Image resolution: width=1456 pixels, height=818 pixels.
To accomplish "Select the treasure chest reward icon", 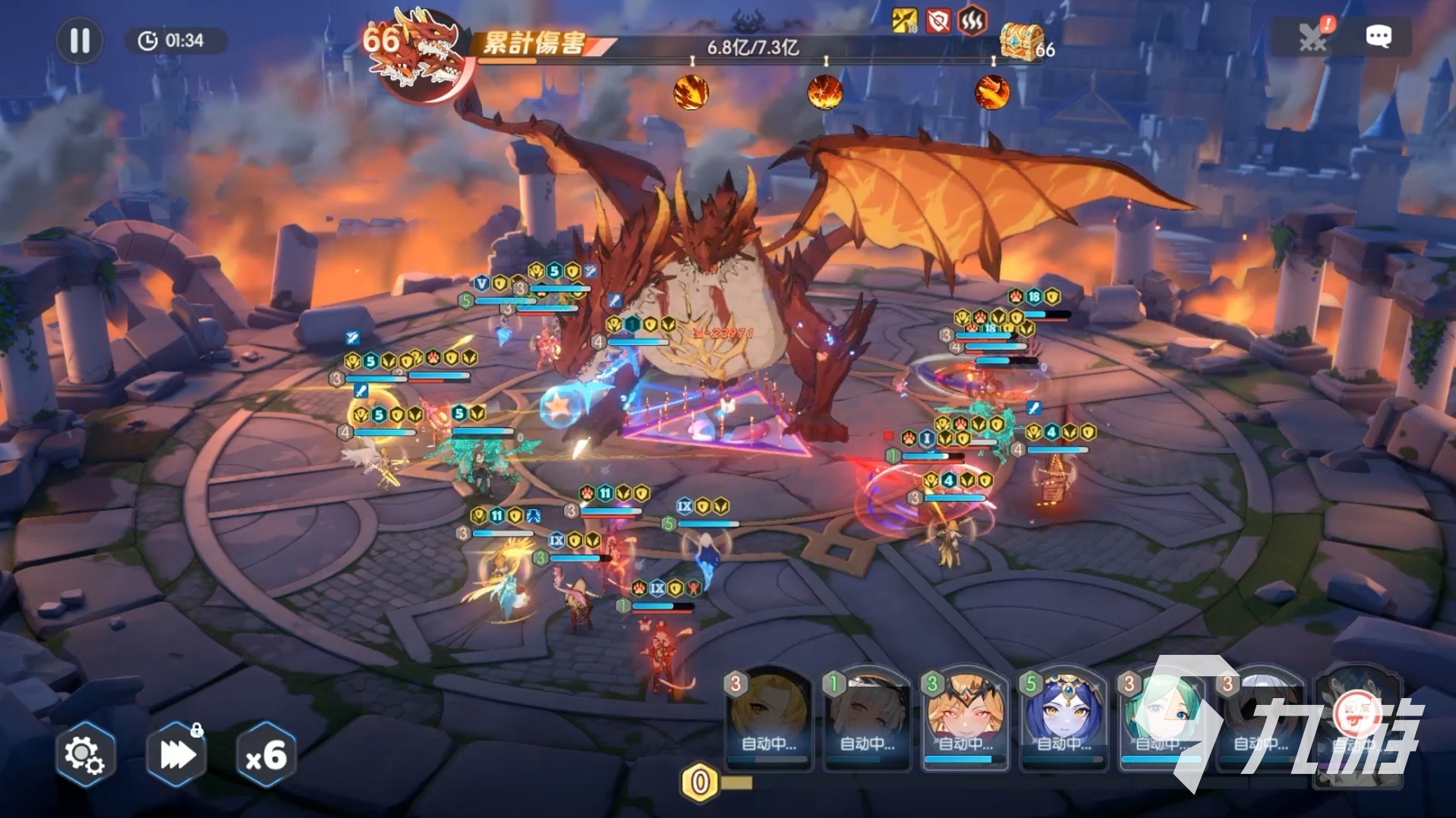I will (x=1020, y=41).
